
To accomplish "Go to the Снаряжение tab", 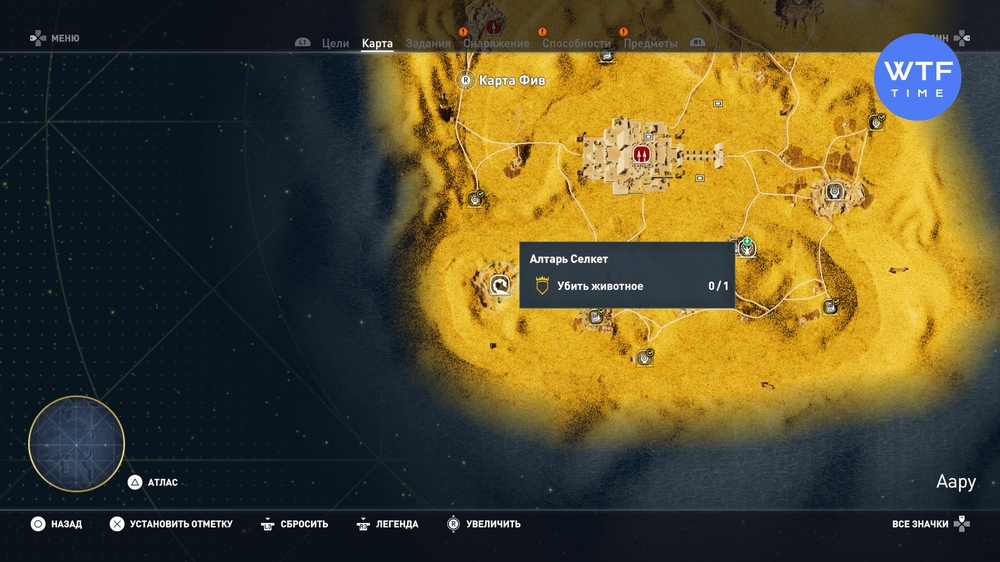I will (x=496, y=44).
